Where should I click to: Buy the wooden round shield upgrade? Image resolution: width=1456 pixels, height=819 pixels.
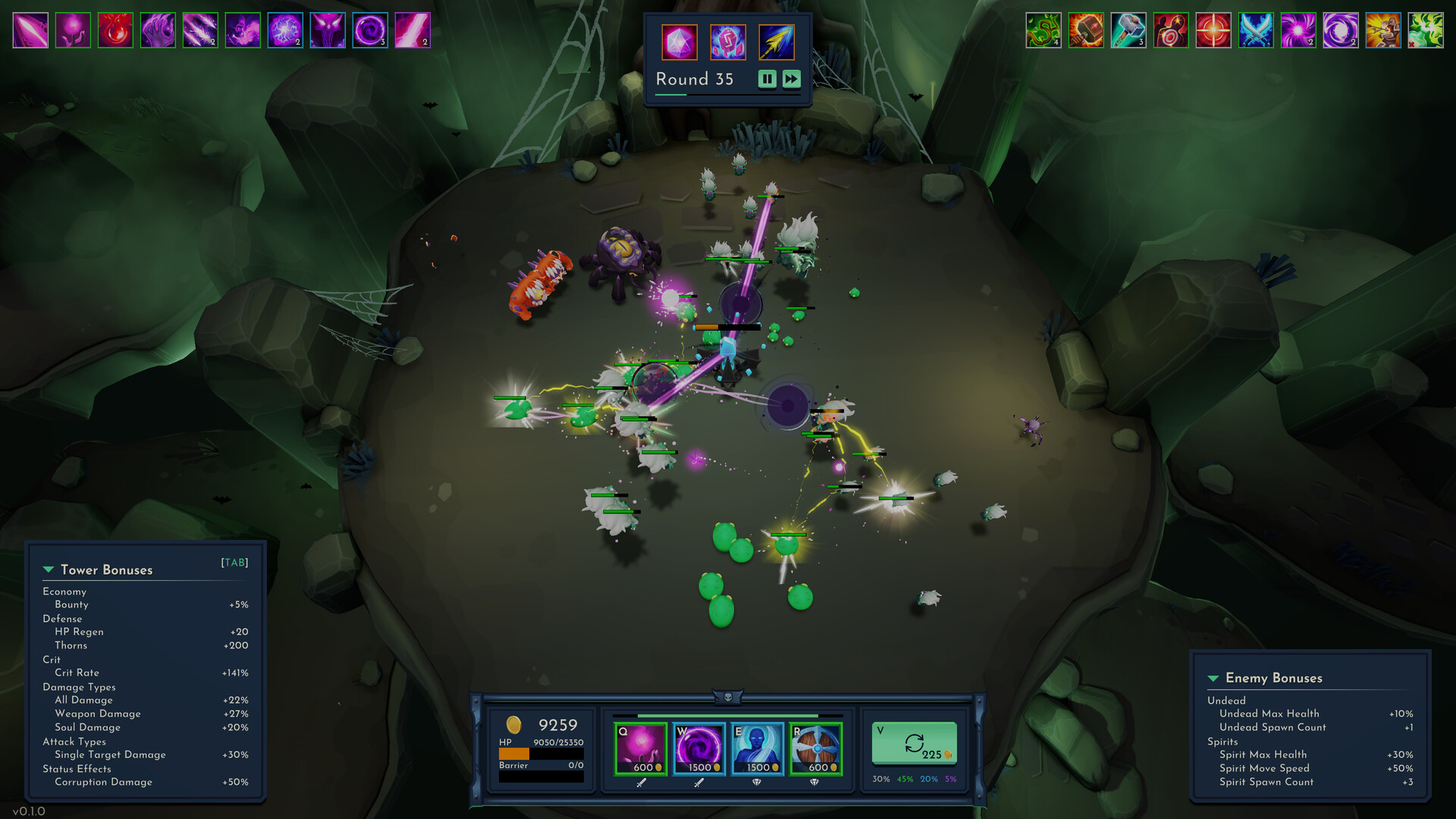click(x=816, y=748)
